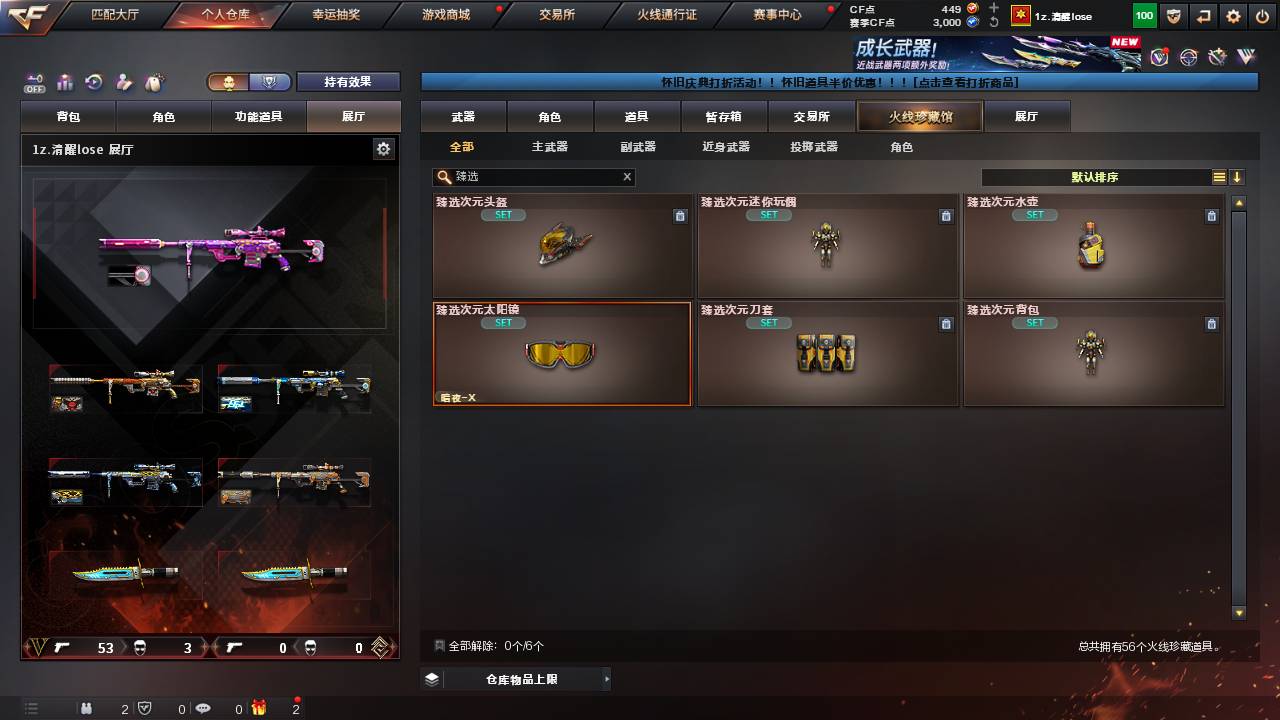This screenshot has height=720, width=1280.
Task: Click the power/exit icon at top right
Action: (1262, 16)
